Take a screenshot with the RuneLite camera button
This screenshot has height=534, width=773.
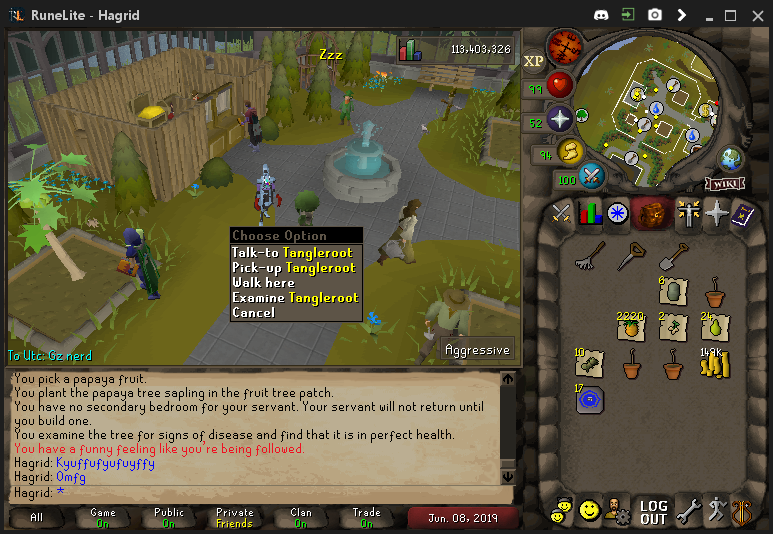[x=654, y=15]
